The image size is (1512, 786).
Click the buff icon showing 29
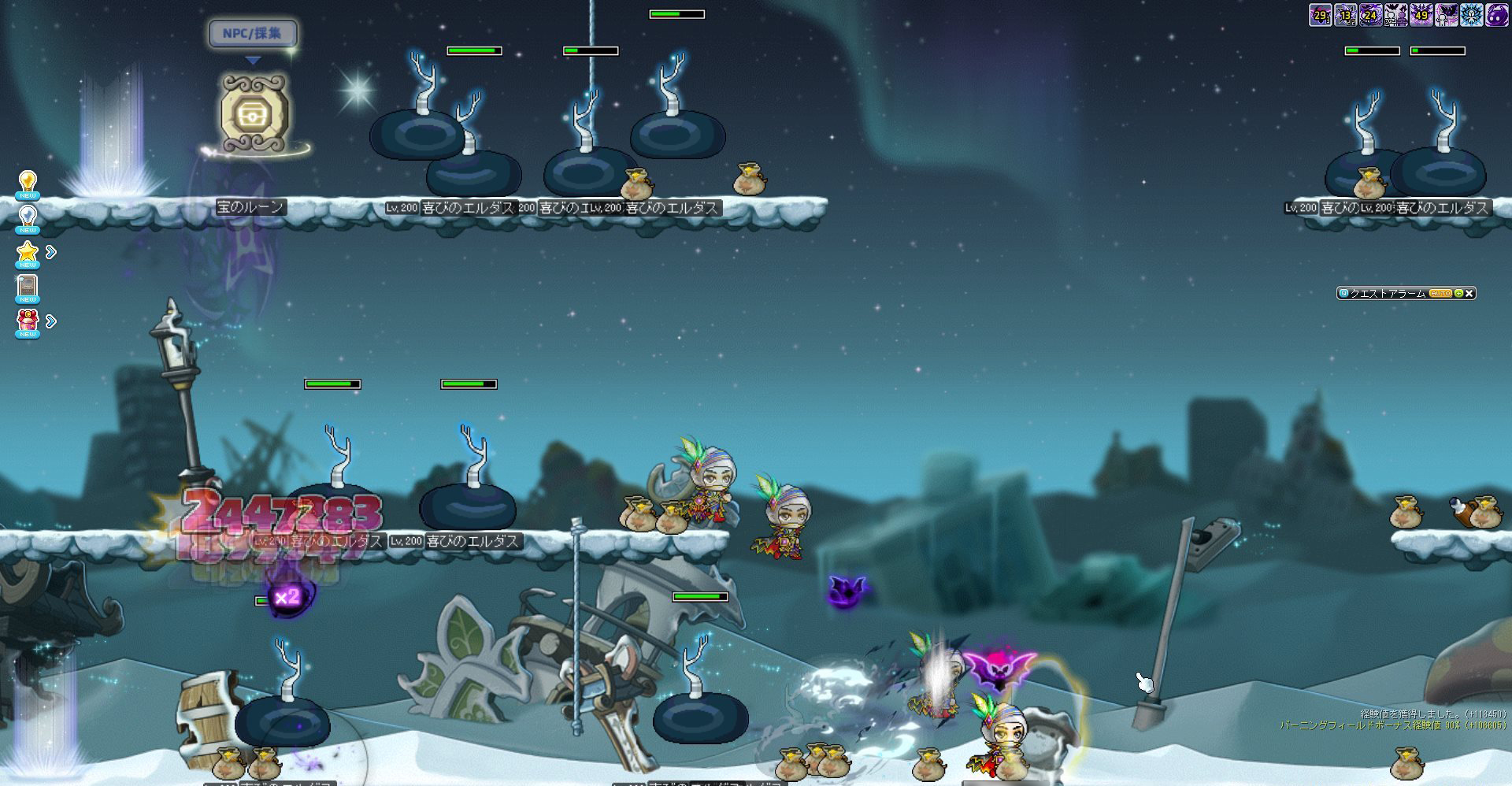coord(1321,15)
